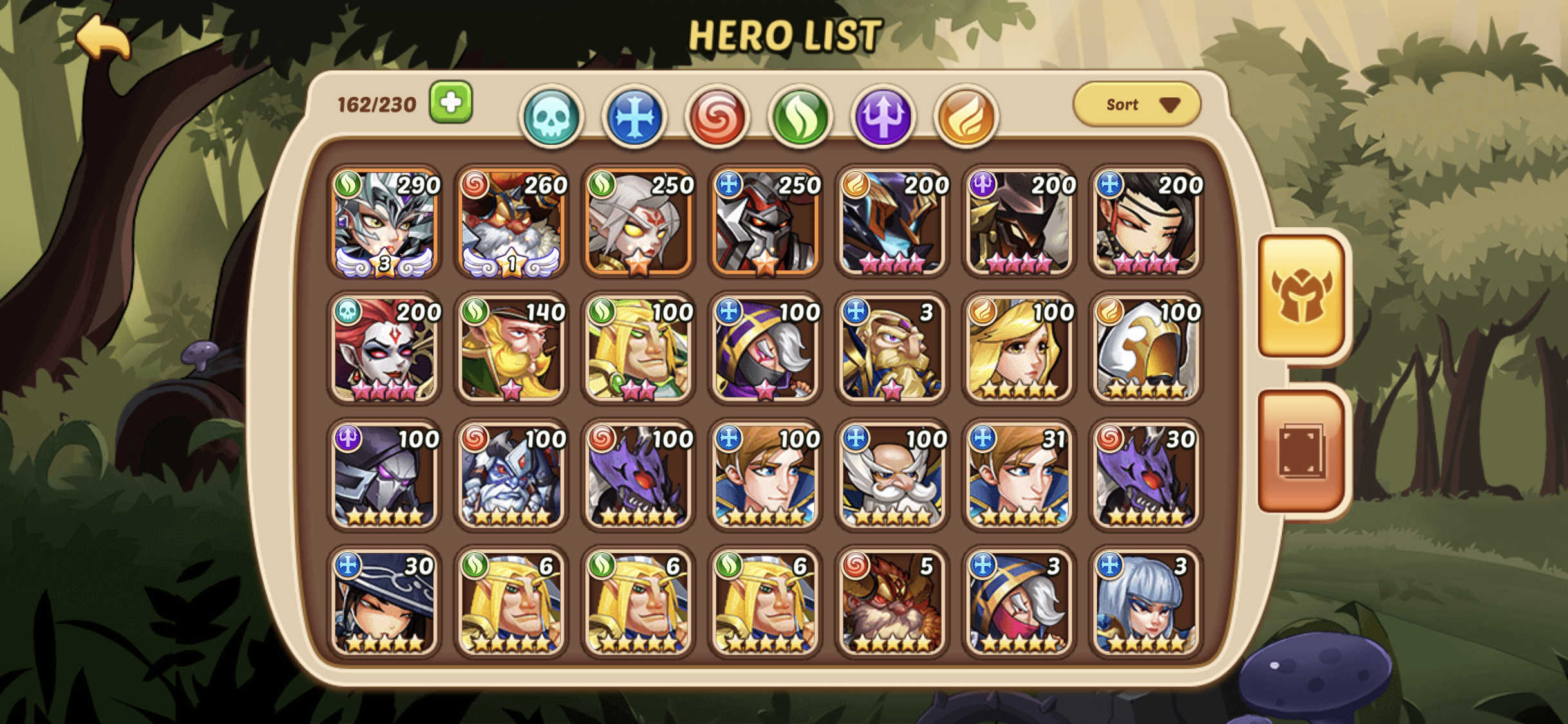Pick the level 31 brown-haired hero

click(1020, 476)
